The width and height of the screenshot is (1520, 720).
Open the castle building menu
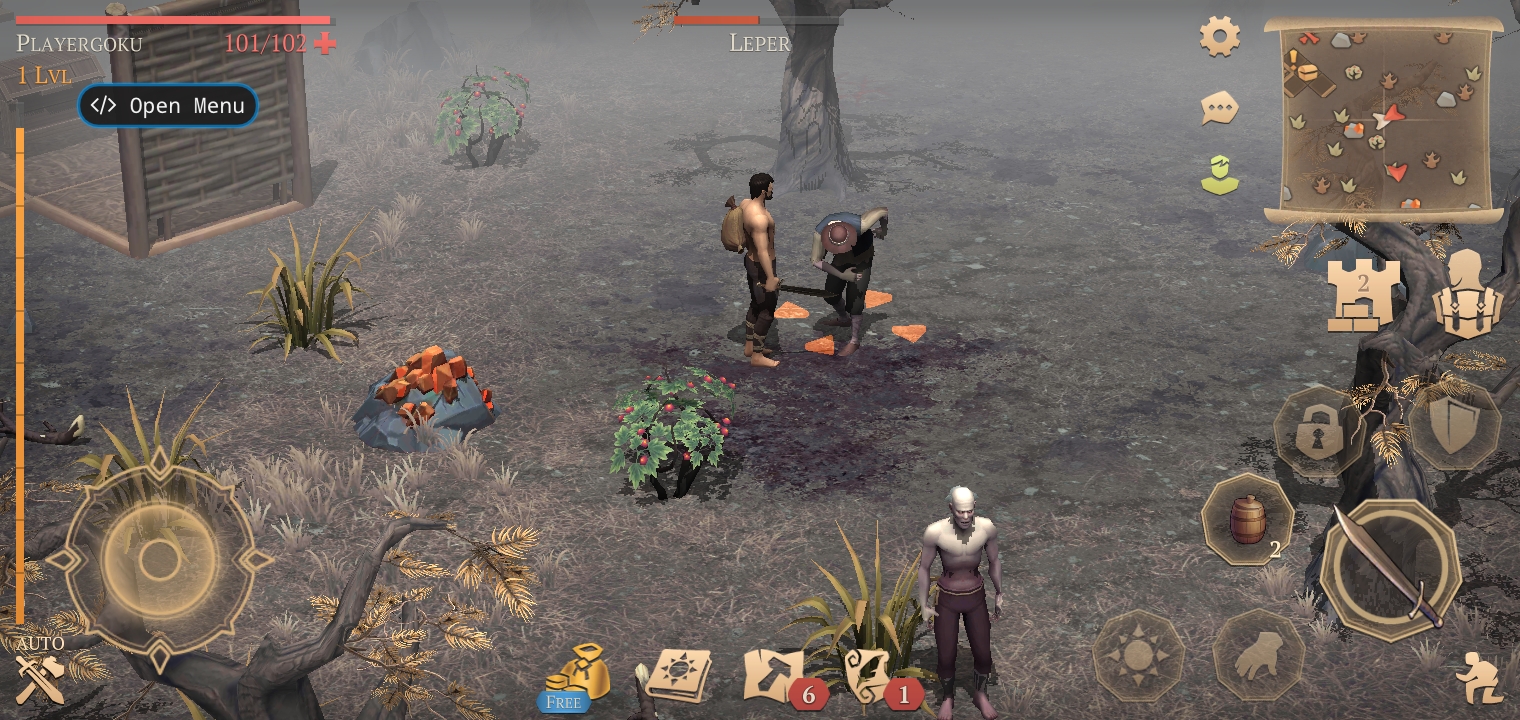click(x=1363, y=294)
